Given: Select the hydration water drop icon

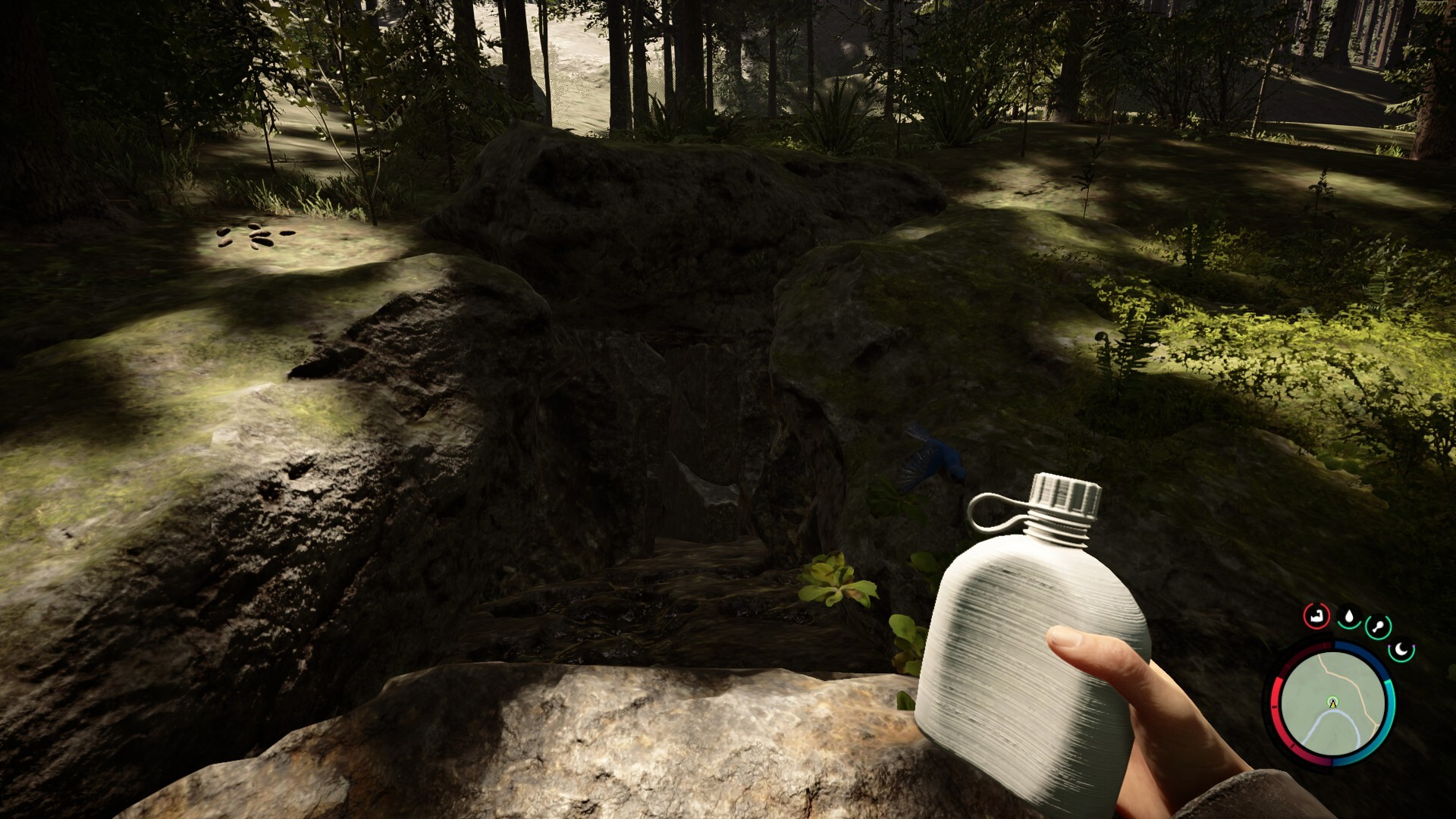Looking at the screenshot, I should (x=1349, y=617).
